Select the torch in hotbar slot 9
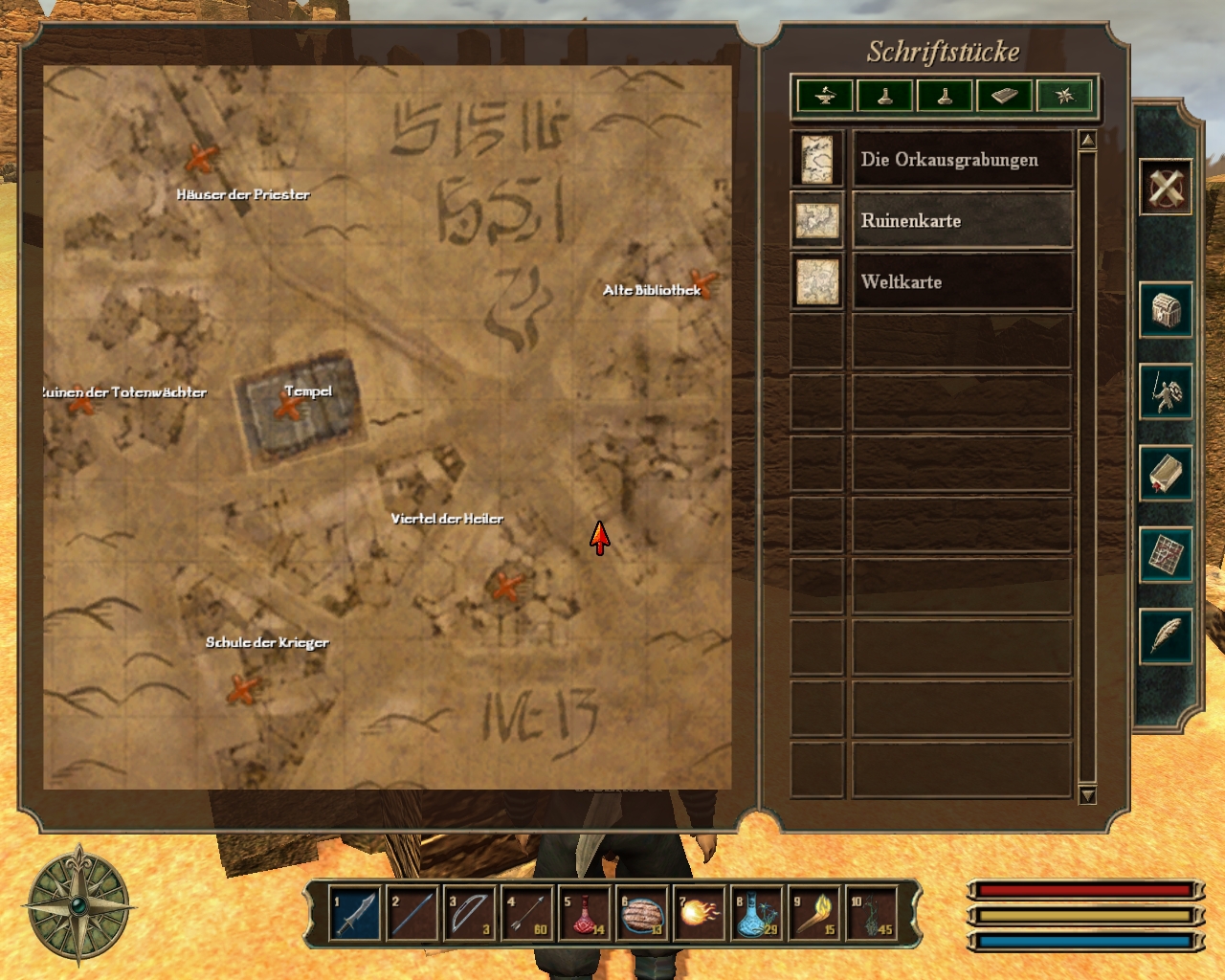 pos(814,914)
